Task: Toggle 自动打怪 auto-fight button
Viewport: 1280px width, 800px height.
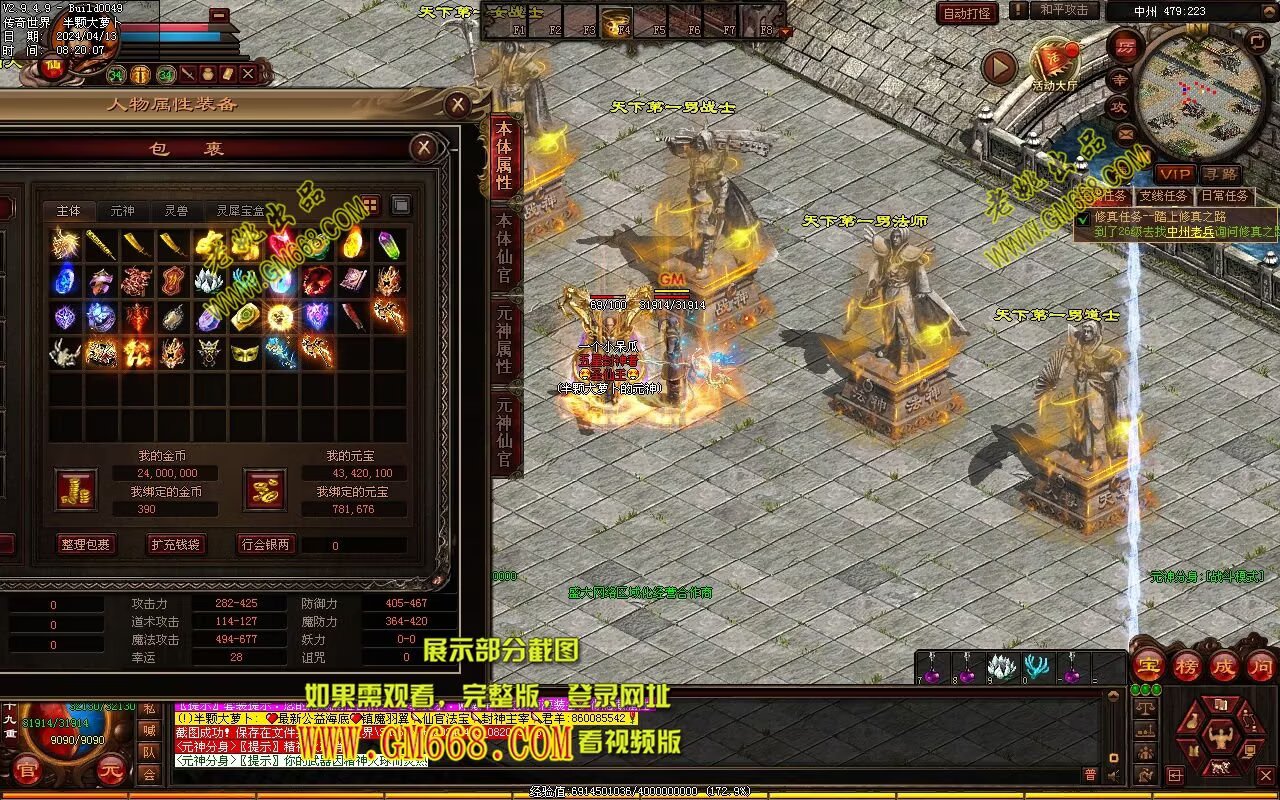Action: 967,13
